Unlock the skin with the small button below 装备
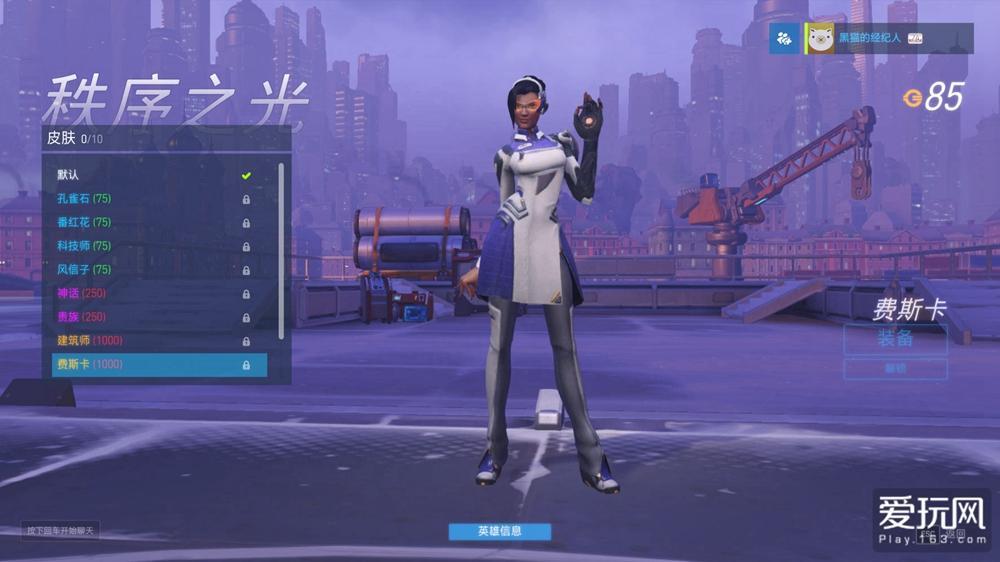 tap(895, 369)
